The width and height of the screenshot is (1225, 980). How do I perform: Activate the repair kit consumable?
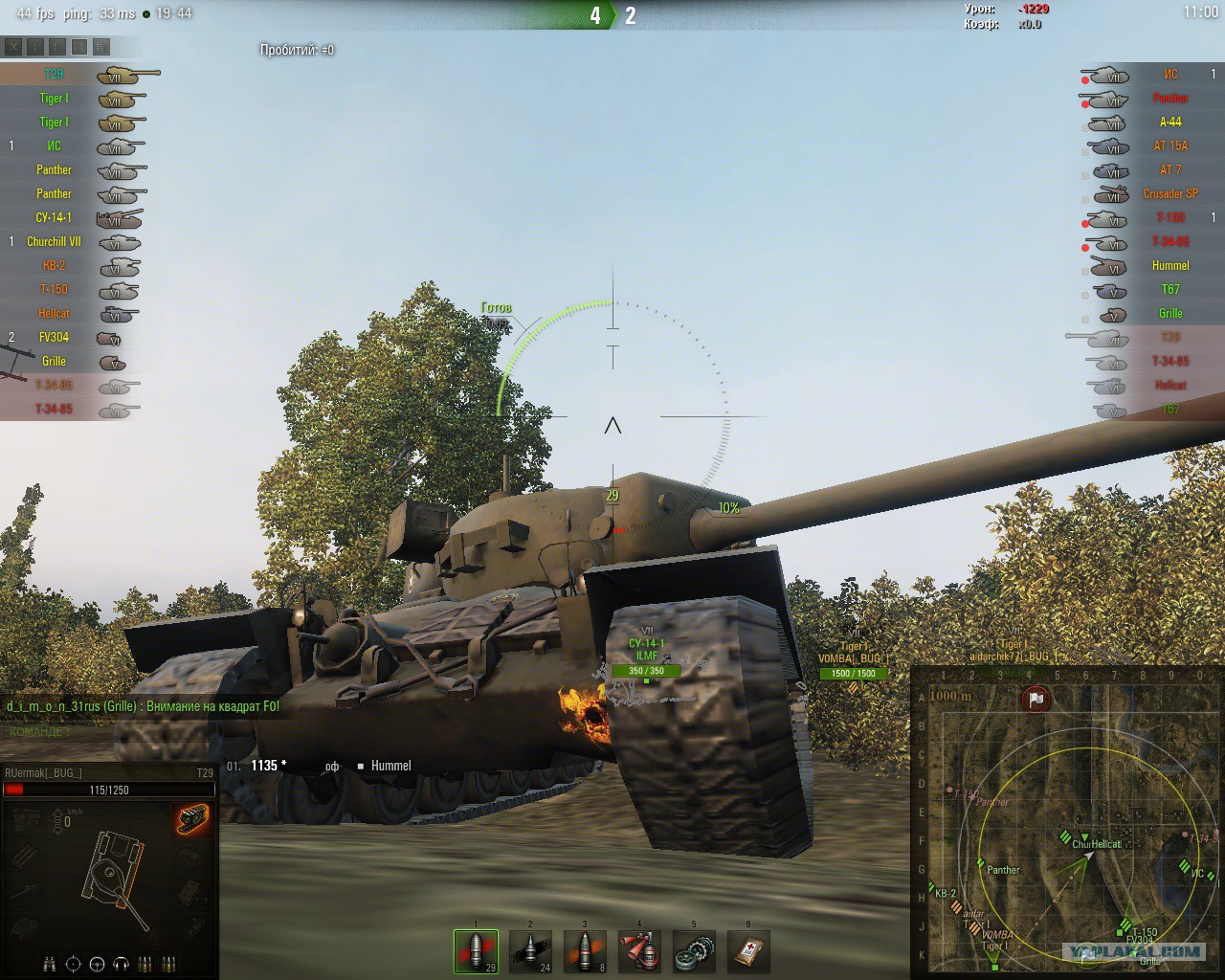[x=694, y=951]
